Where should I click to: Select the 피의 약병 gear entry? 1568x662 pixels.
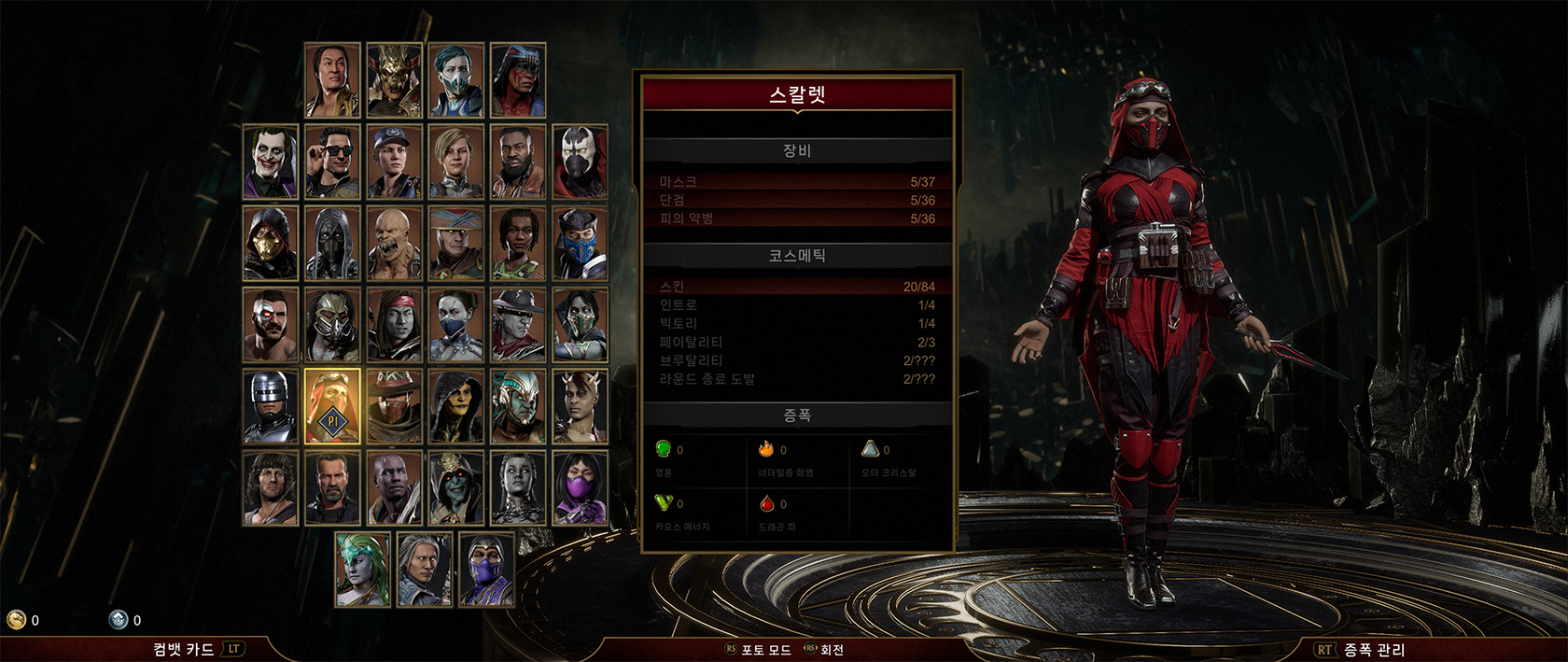pyautogui.click(x=797, y=218)
